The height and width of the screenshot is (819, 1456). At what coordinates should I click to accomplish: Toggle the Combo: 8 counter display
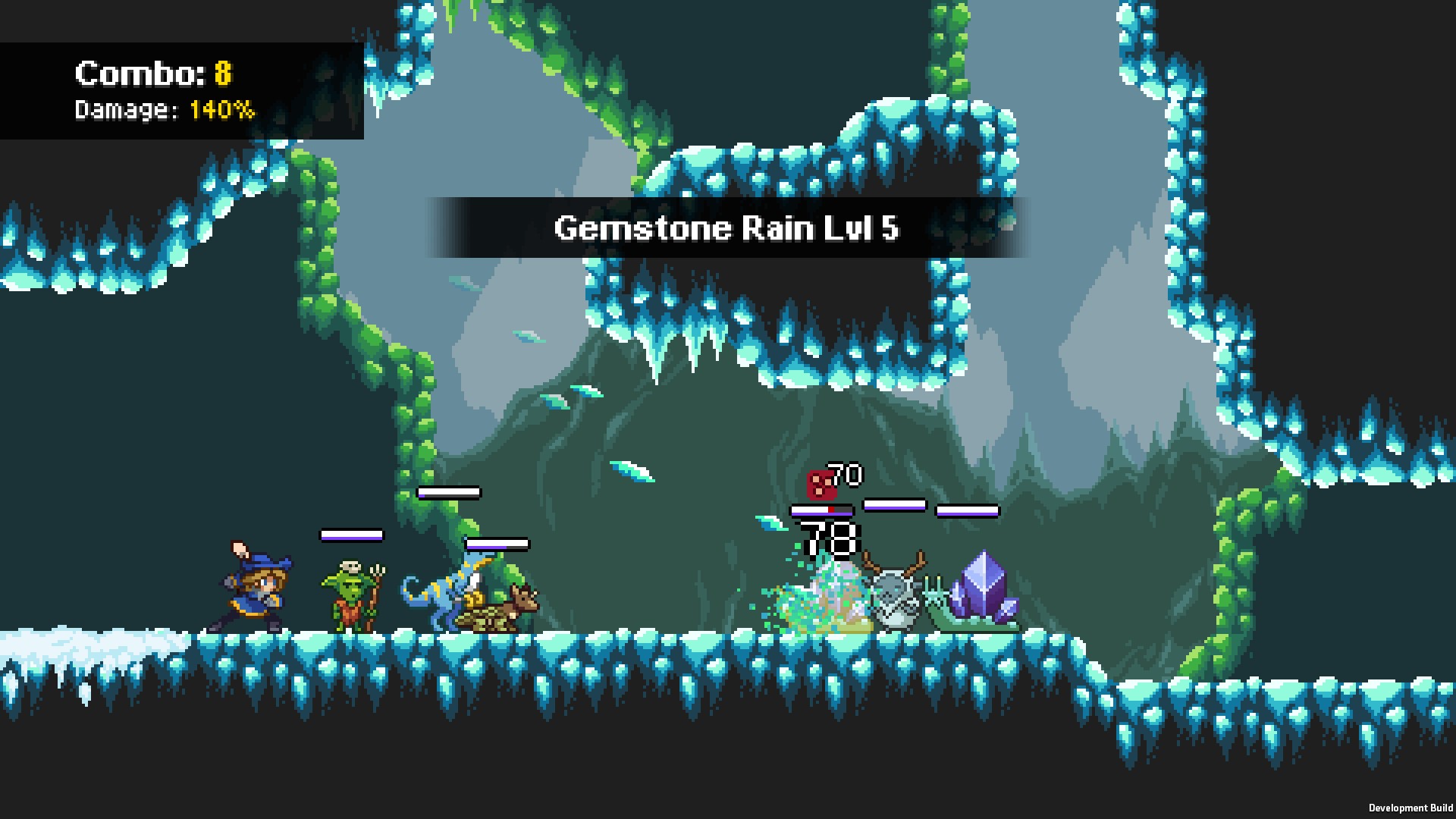tap(152, 74)
